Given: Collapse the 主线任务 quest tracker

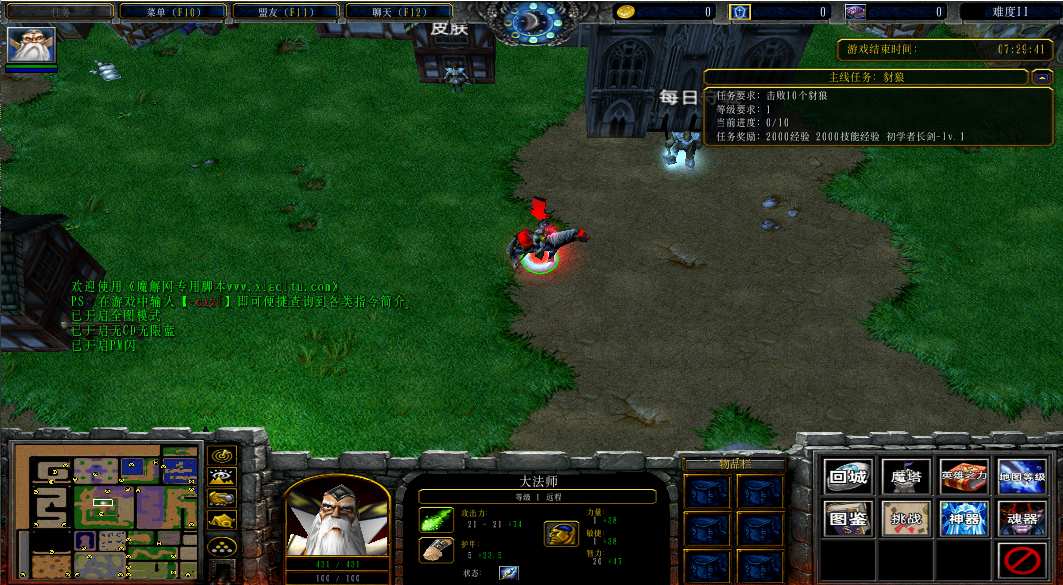Looking at the screenshot, I should point(1042,77).
